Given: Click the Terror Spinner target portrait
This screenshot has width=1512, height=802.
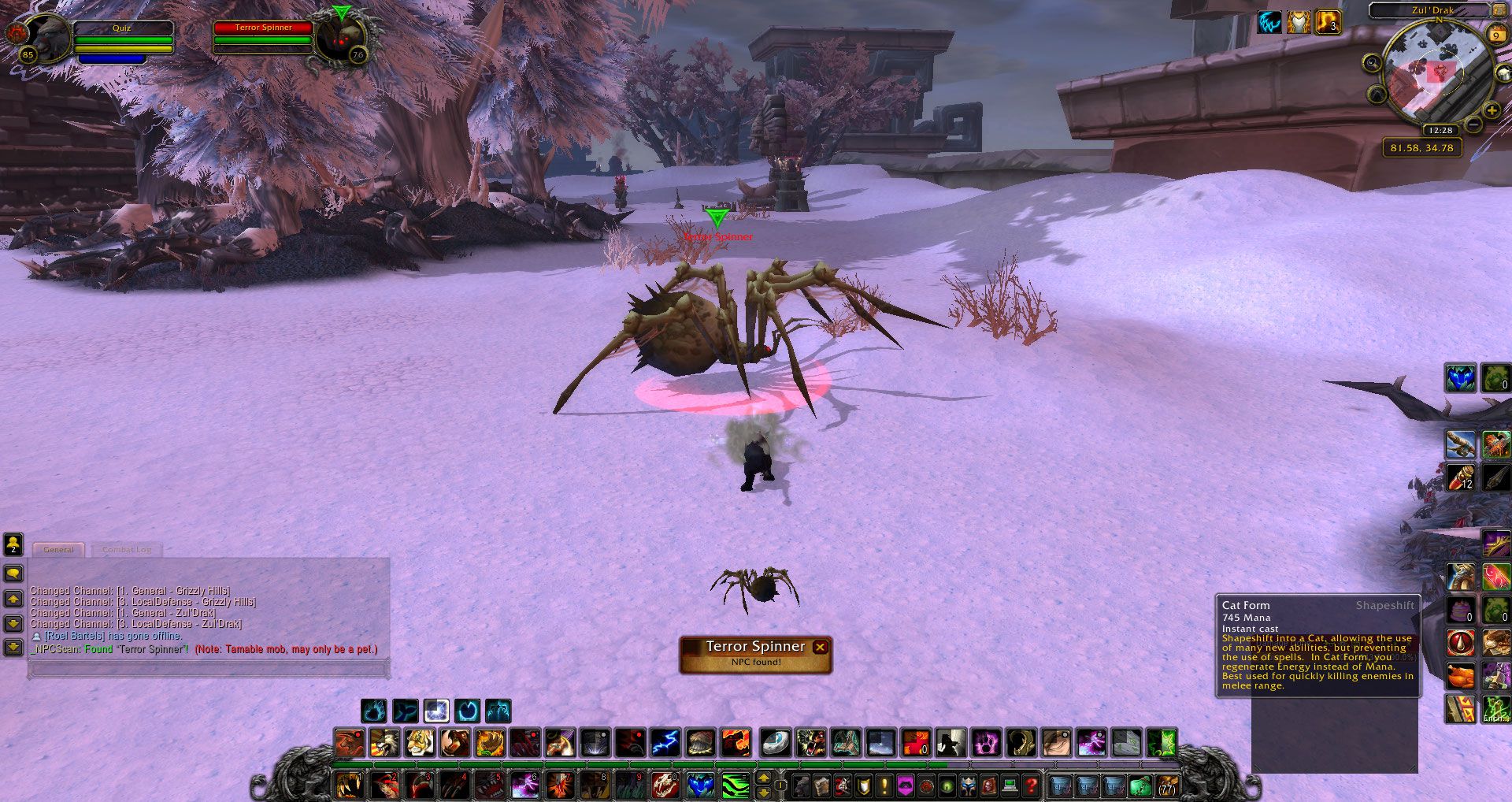Looking at the screenshot, I should point(342,38).
